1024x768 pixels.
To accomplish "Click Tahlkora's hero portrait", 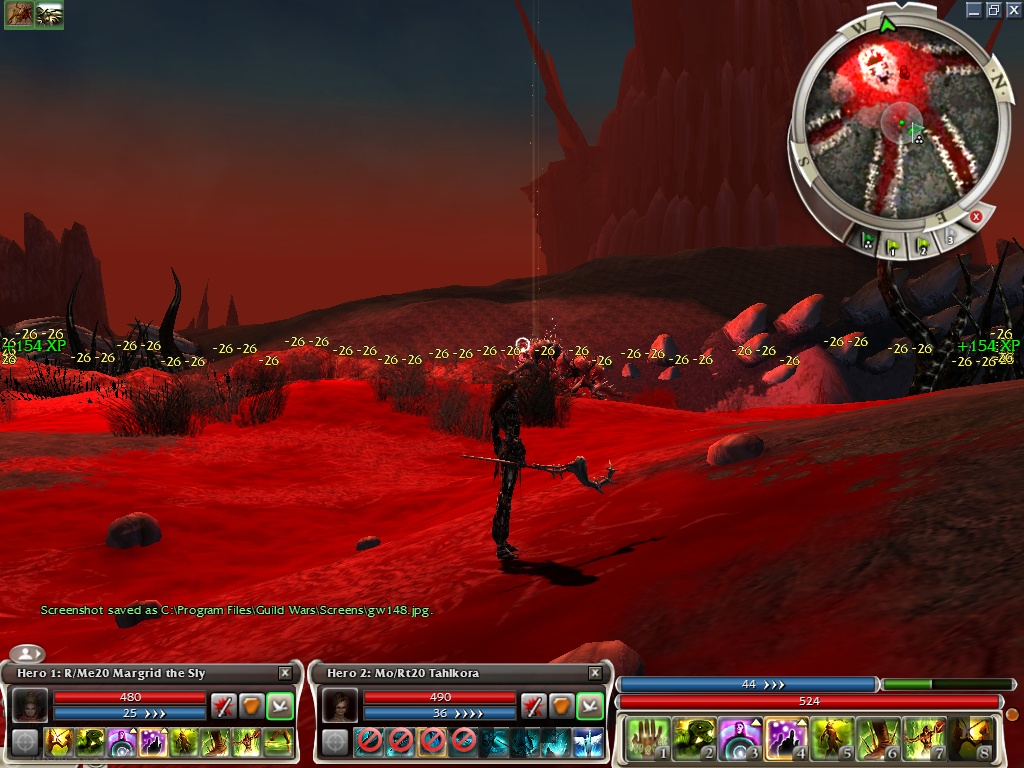I will (x=339, y=705).
